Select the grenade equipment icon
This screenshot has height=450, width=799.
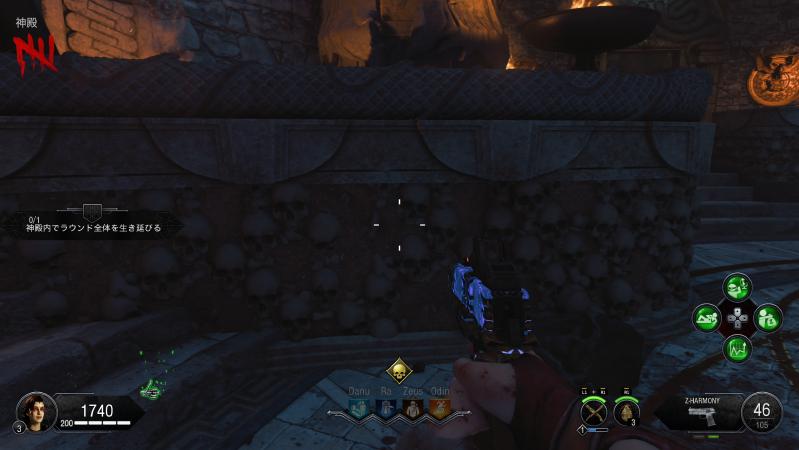[x=629, y=411]
